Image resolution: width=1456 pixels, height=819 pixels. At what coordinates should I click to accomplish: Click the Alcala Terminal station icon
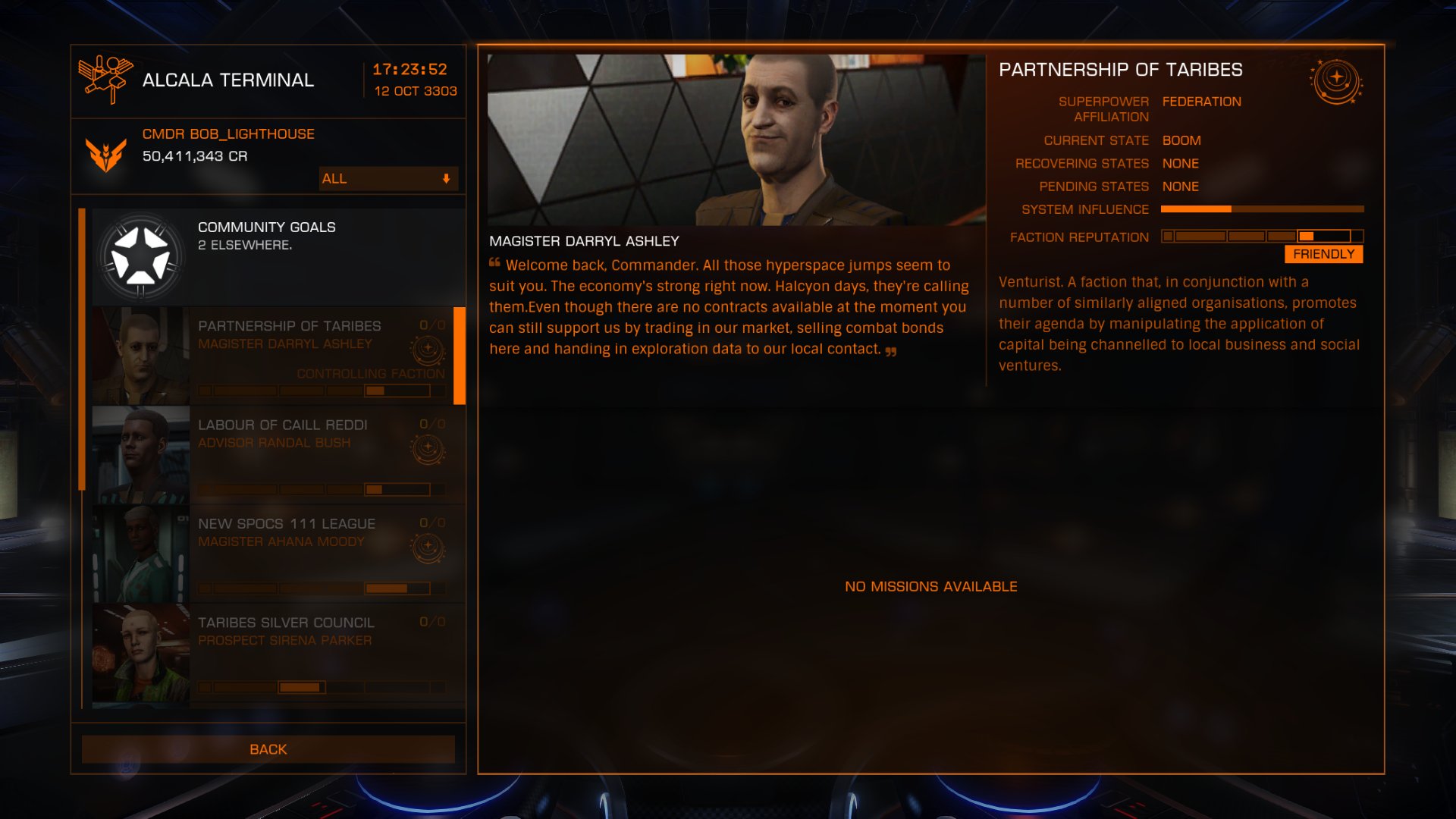pos(106,80)
